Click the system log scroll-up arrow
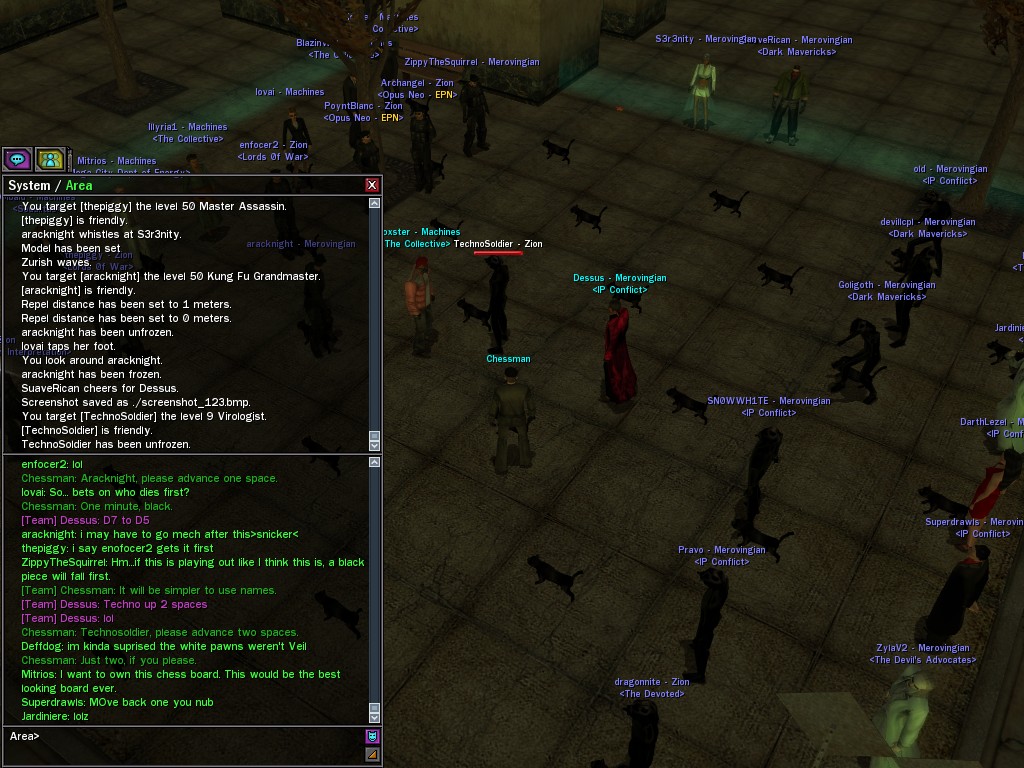The image size is (1024, 768). pos(375,203)
